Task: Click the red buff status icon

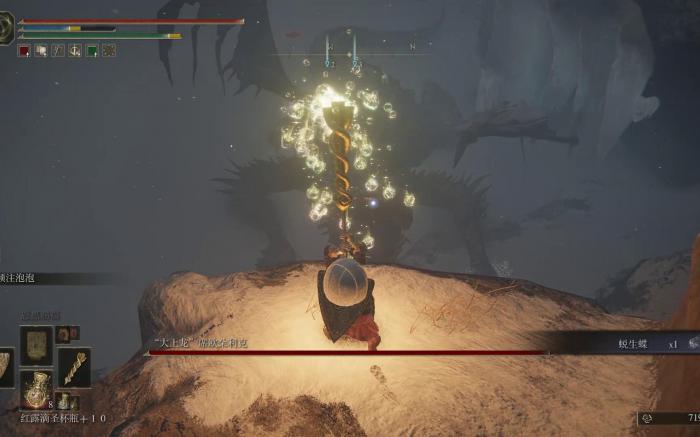Action: [x=24, y=50]
